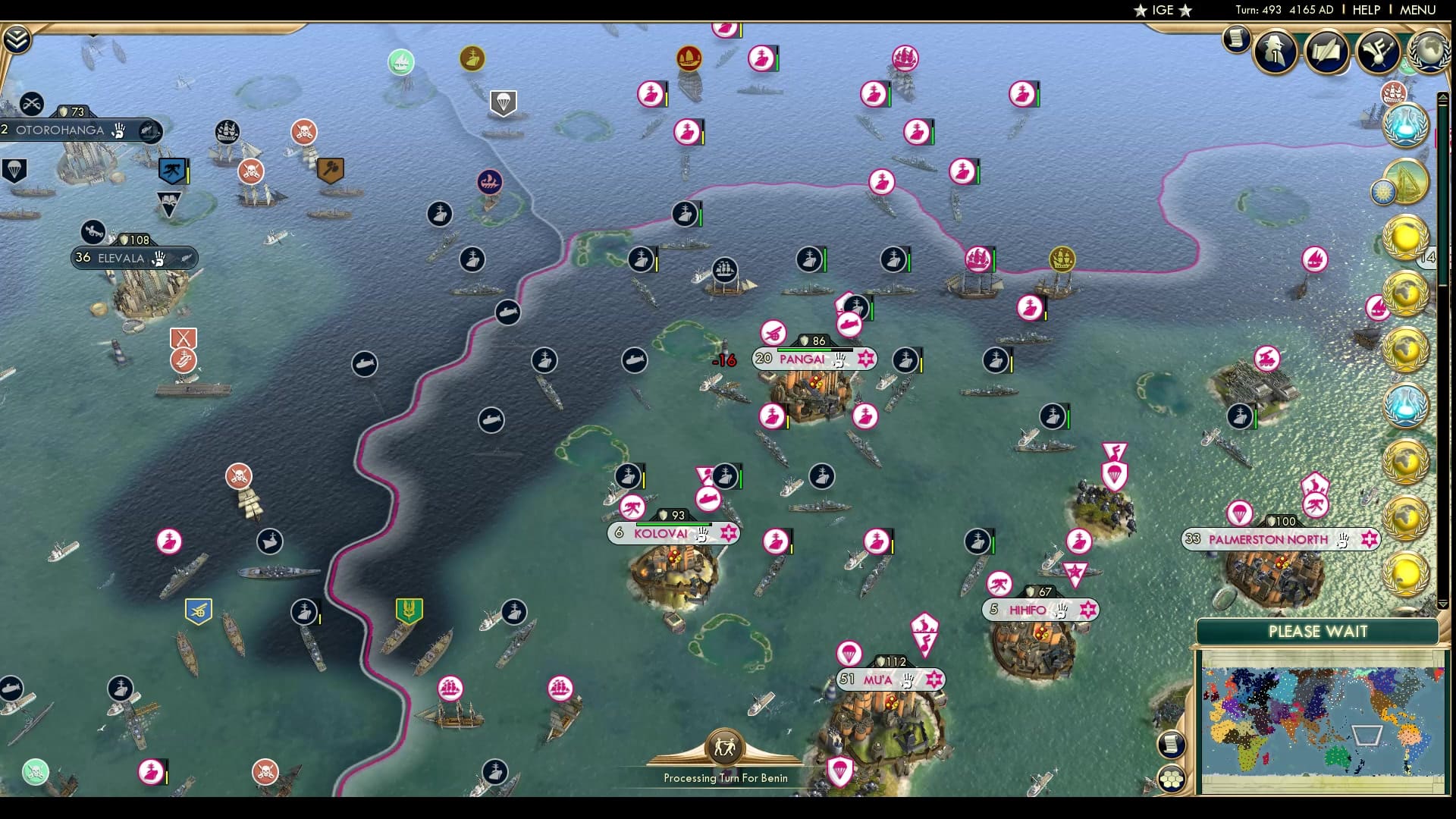Screen dimensions: 1456x819
Task: Toggle the hex grid icon beside the minimap
Action: (1172, 780)
